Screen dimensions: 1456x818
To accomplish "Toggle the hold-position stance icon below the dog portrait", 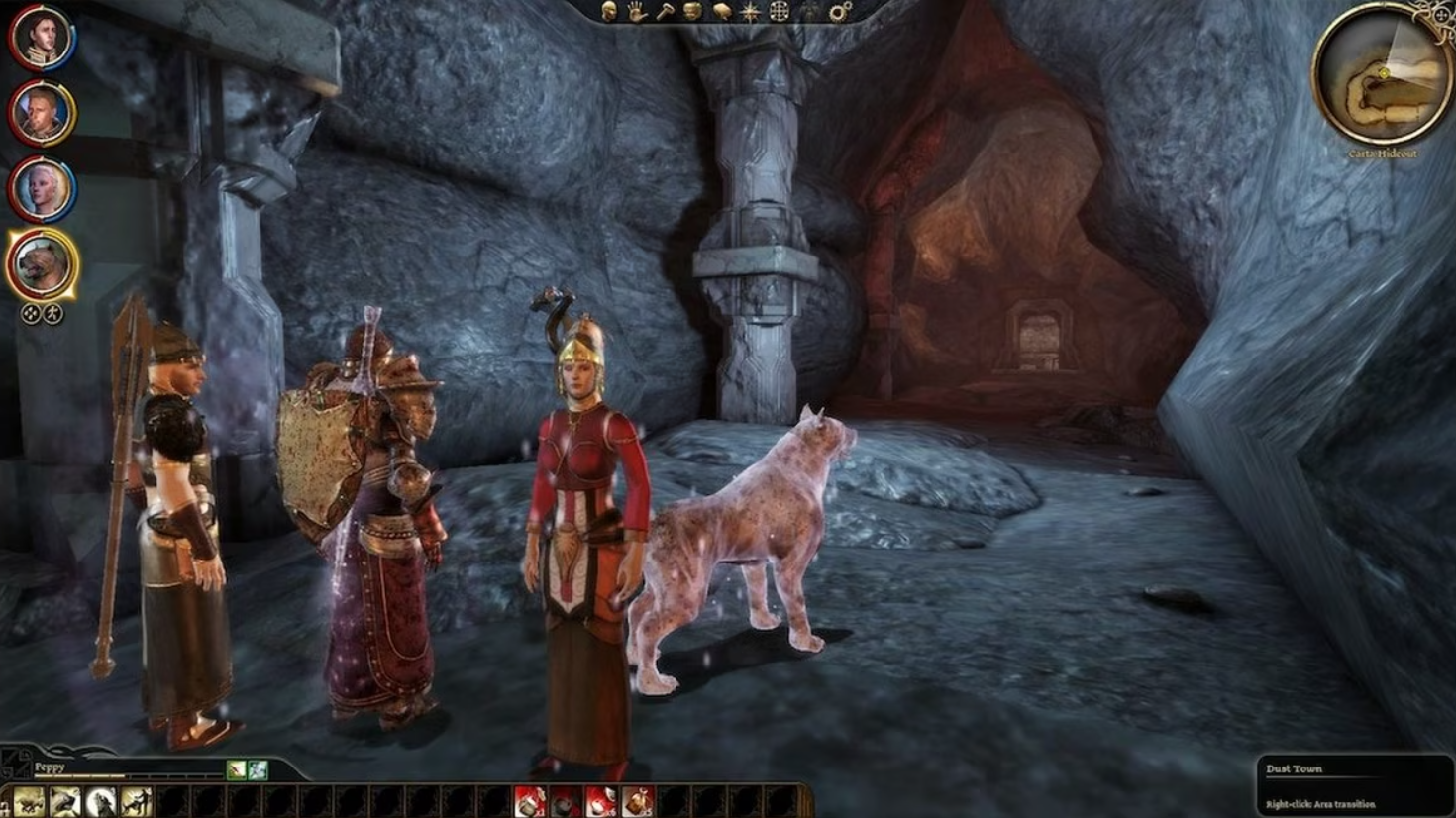I will (54, 313).
